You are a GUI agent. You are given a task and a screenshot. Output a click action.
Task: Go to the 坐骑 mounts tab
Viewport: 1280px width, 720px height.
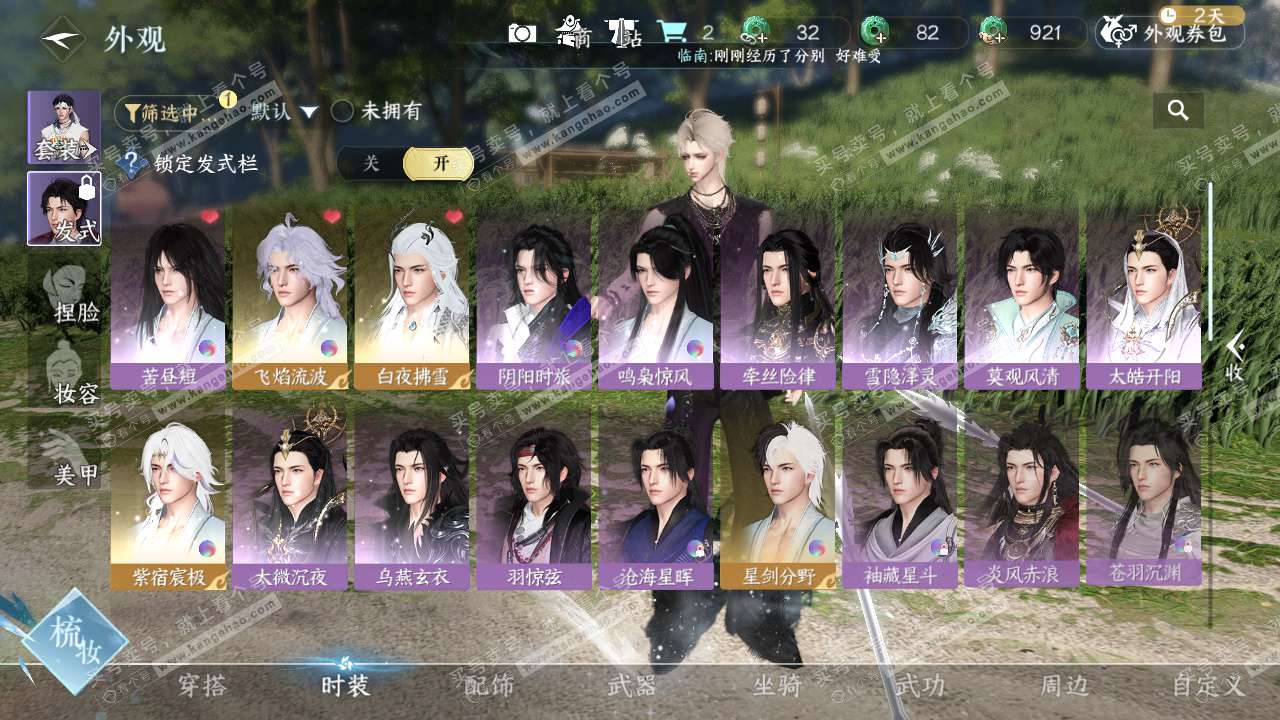(x=777, y=686)
